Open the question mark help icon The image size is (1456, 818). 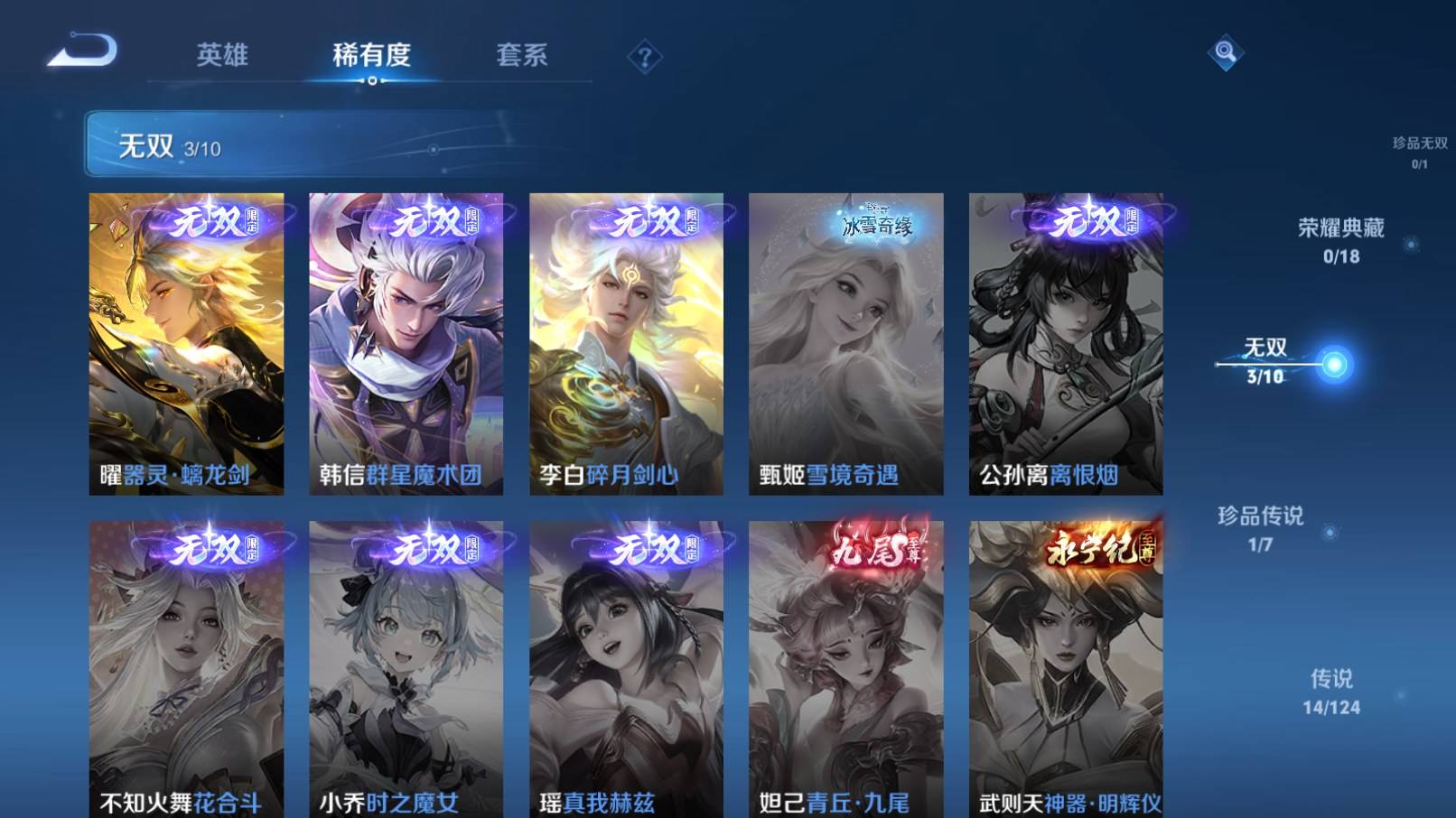[644, 57]
